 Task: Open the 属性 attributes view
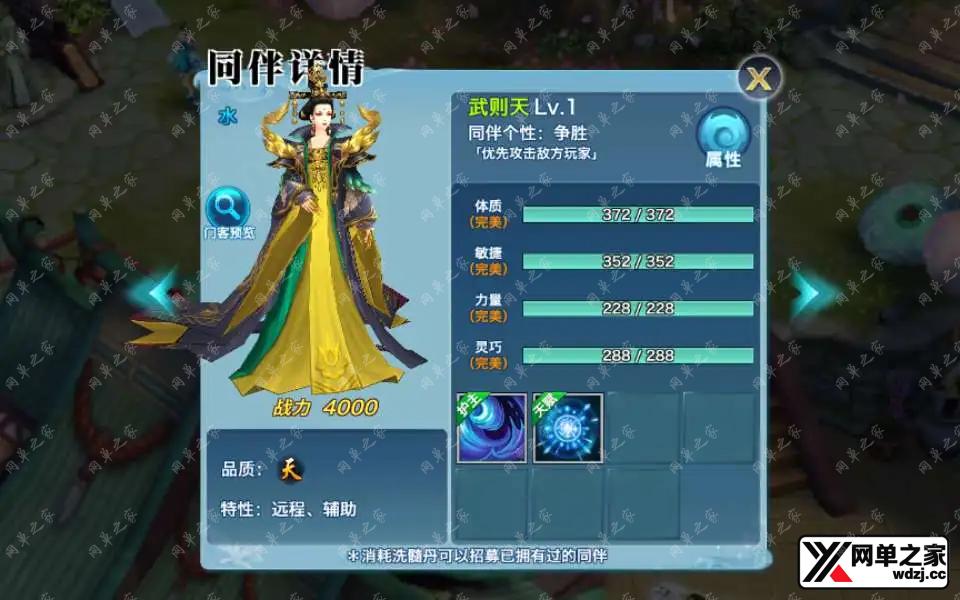(x=723, y=140)
